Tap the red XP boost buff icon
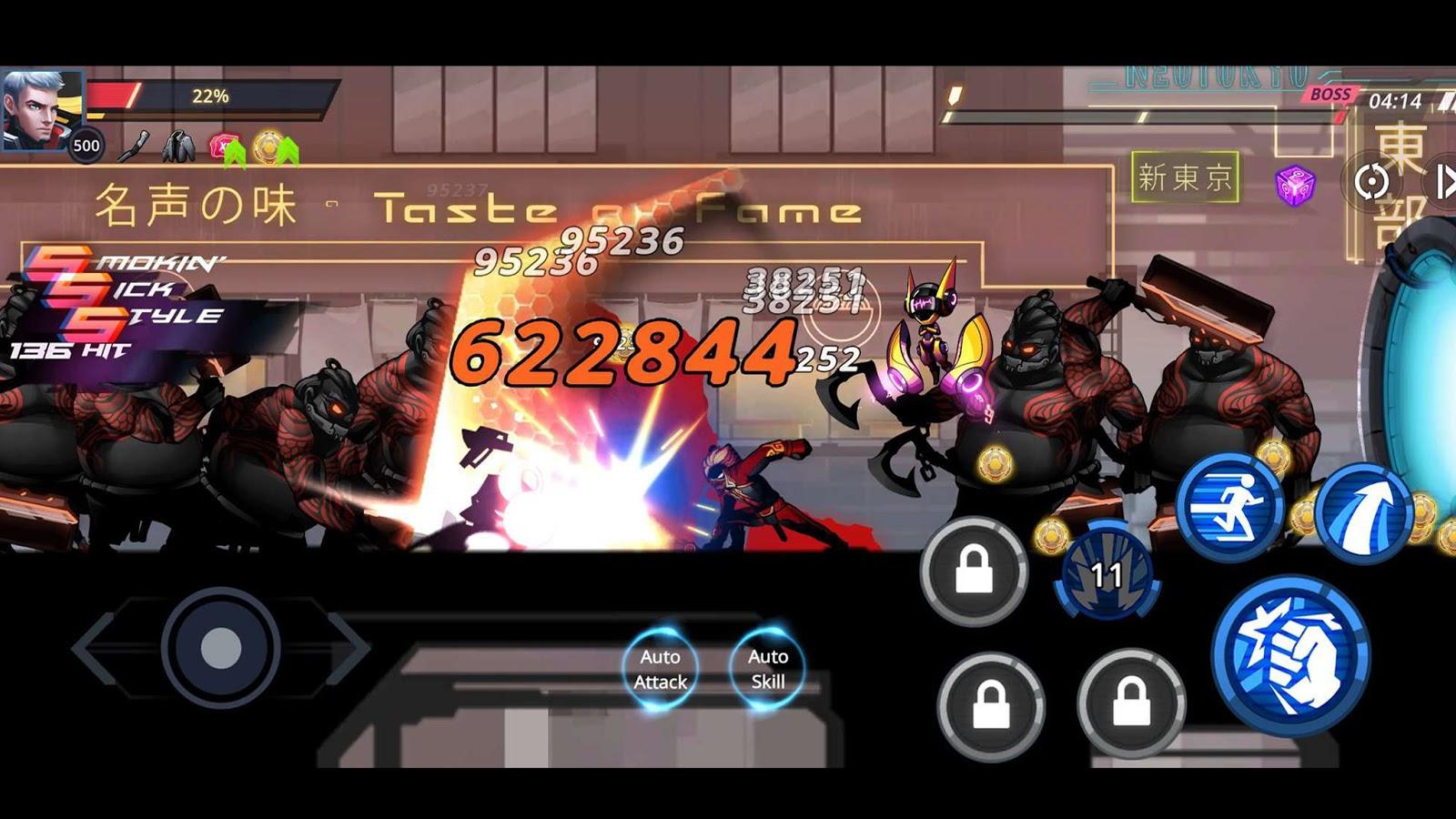The width and height of the screenshot is (1456, 819). tap(224, 147)
